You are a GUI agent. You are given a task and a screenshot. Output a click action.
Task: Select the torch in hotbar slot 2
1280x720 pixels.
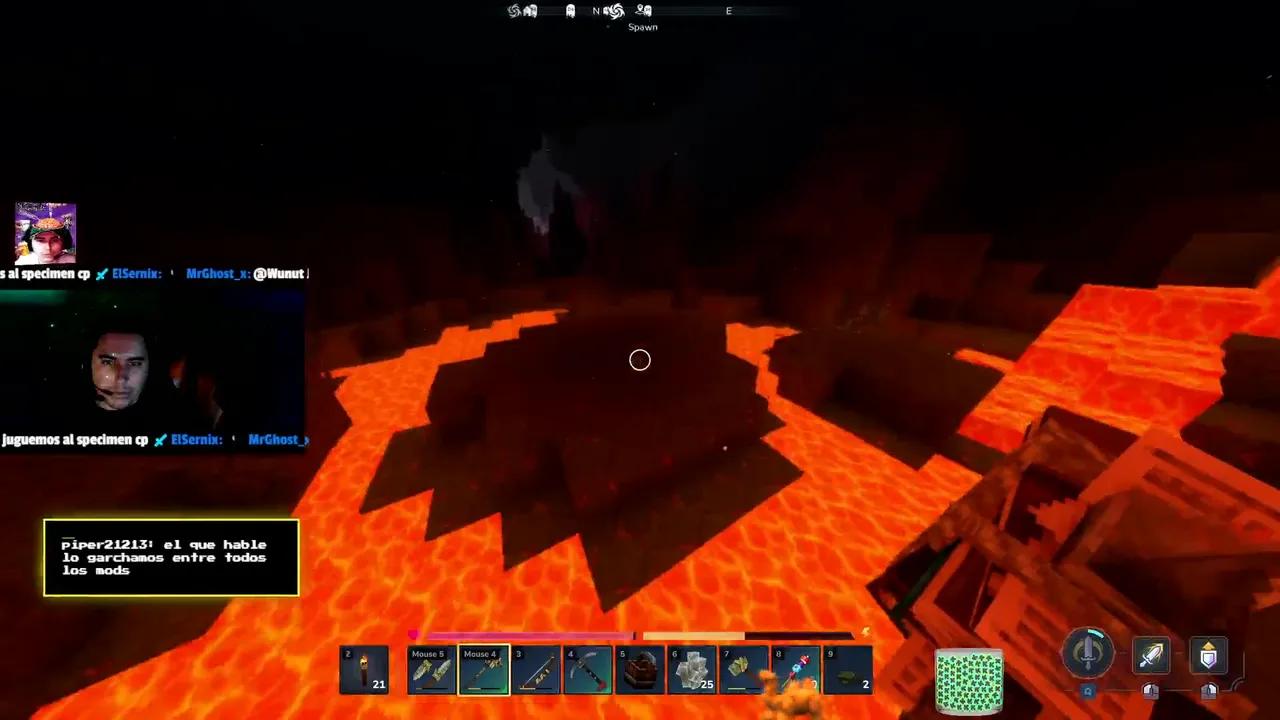click(364, 669)
